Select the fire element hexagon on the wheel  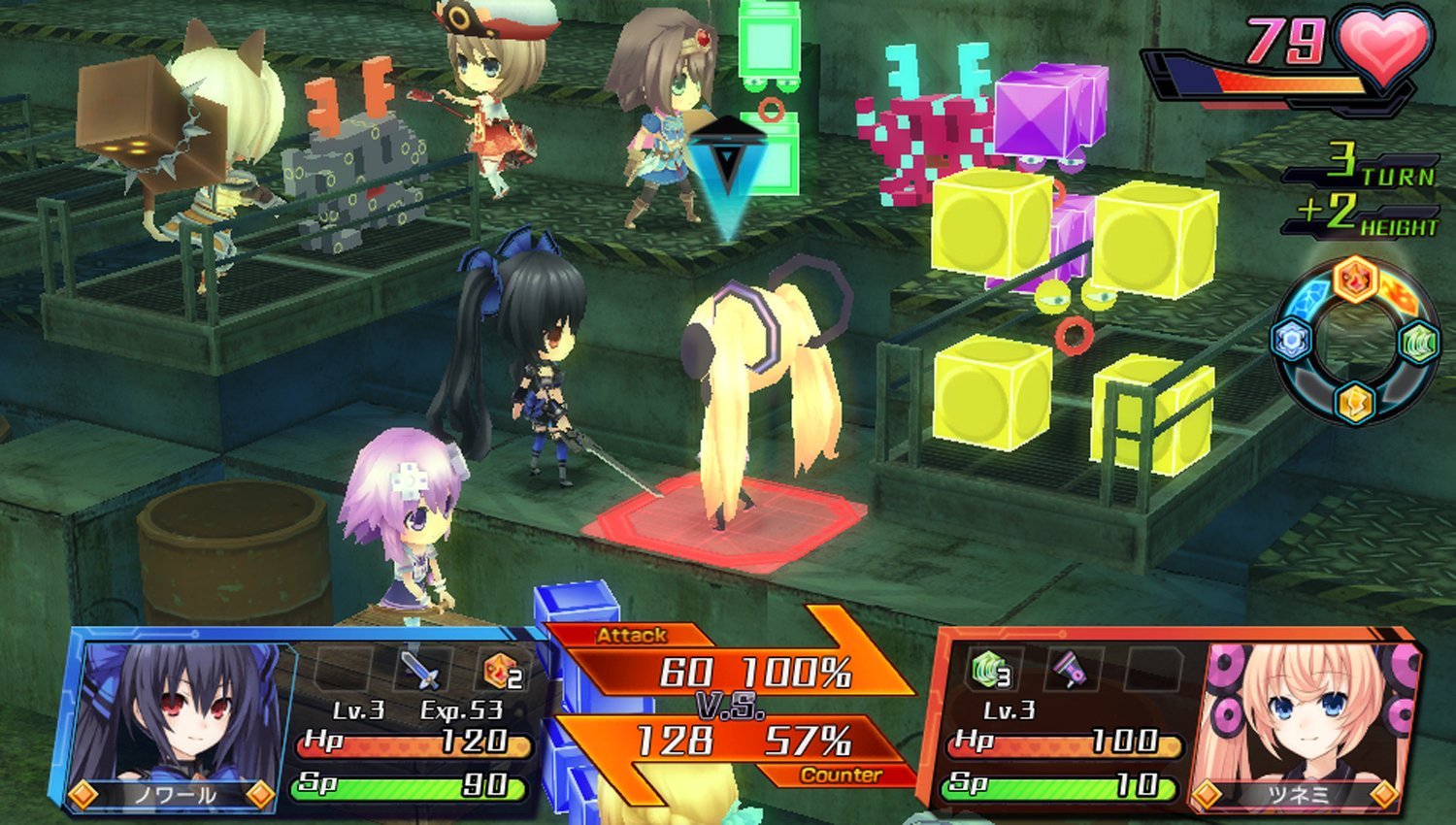pos(1354,280)
